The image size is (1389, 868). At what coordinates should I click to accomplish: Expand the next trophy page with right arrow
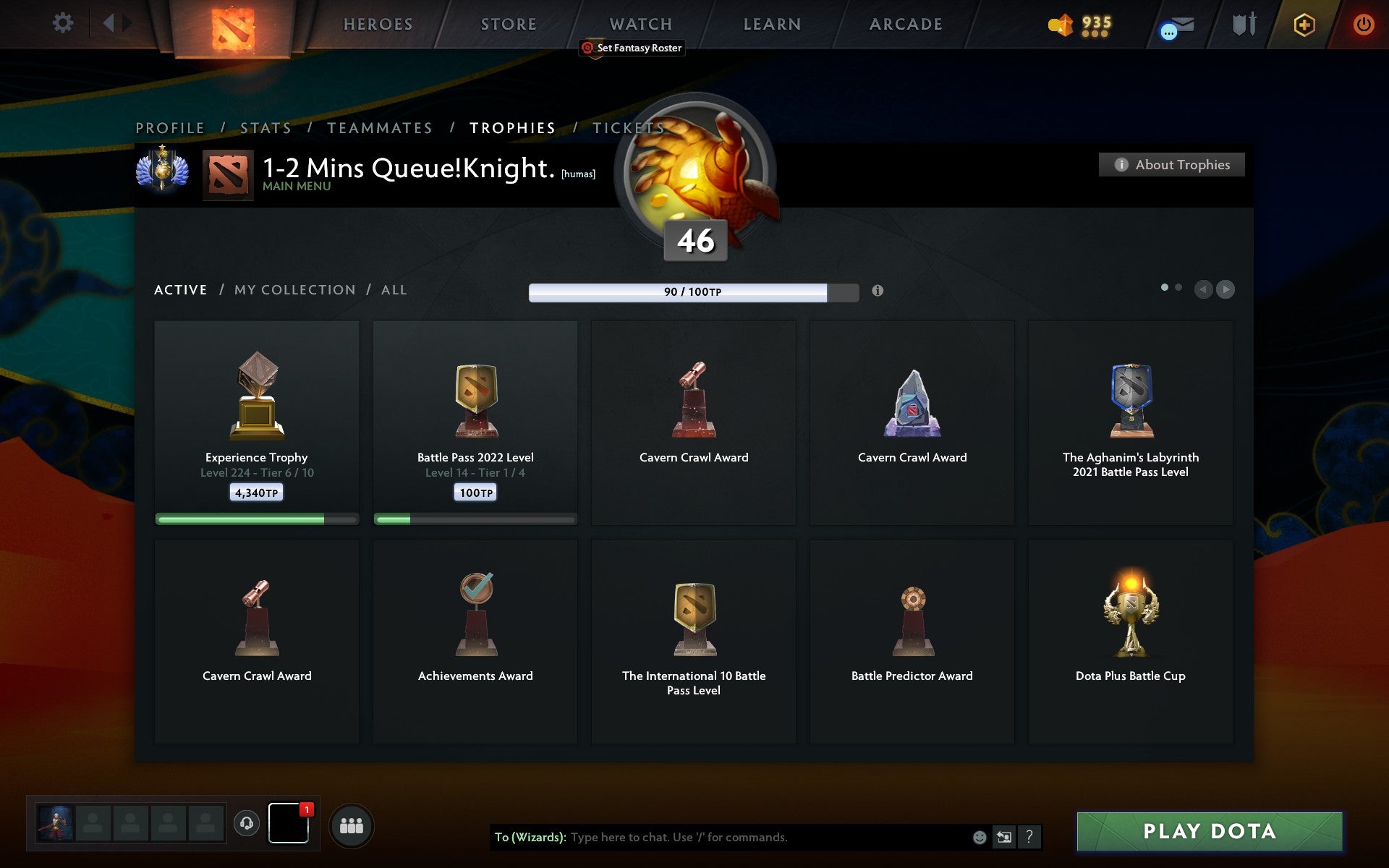[1225, 289]
